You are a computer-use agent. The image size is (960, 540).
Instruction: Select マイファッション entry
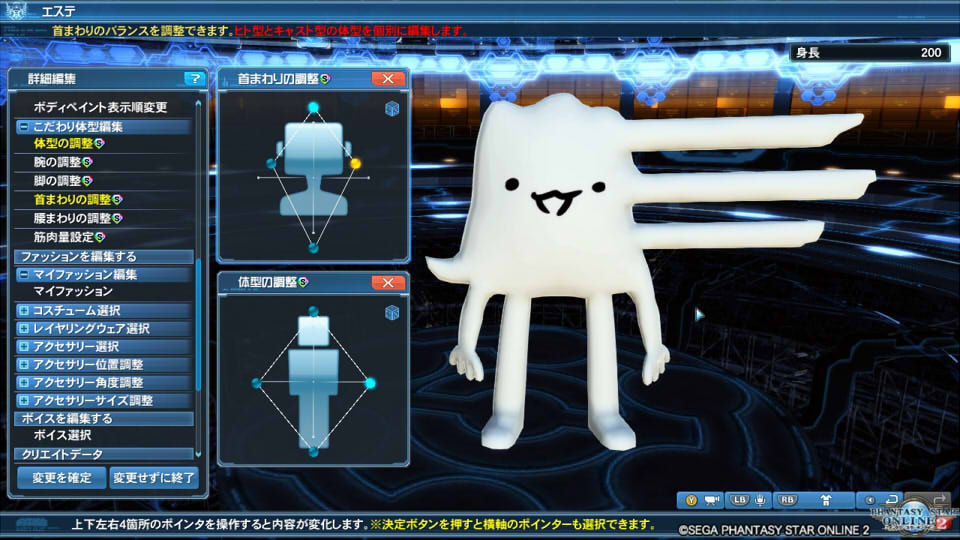point(72,291)
